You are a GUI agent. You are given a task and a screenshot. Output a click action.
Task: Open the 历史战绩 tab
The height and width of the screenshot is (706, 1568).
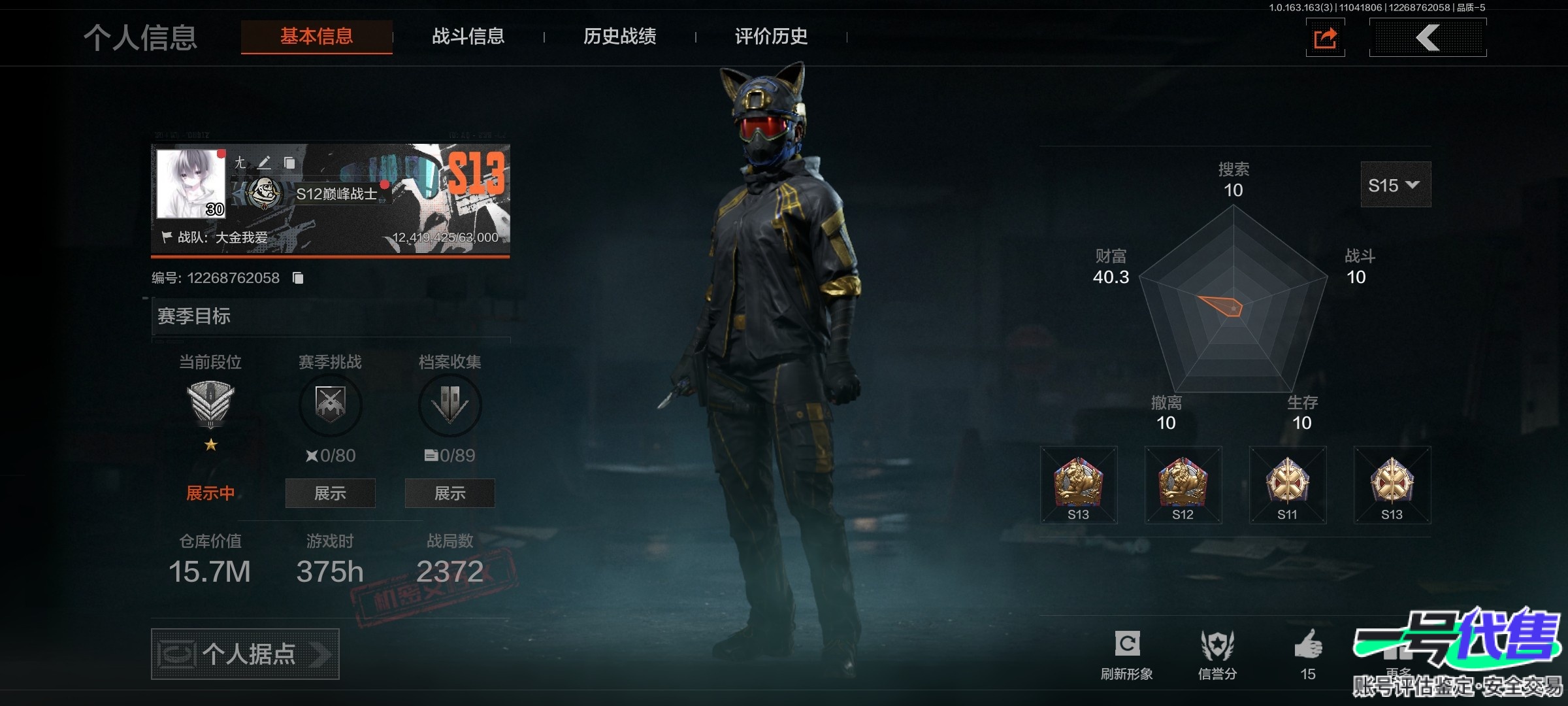coord(619,37)
